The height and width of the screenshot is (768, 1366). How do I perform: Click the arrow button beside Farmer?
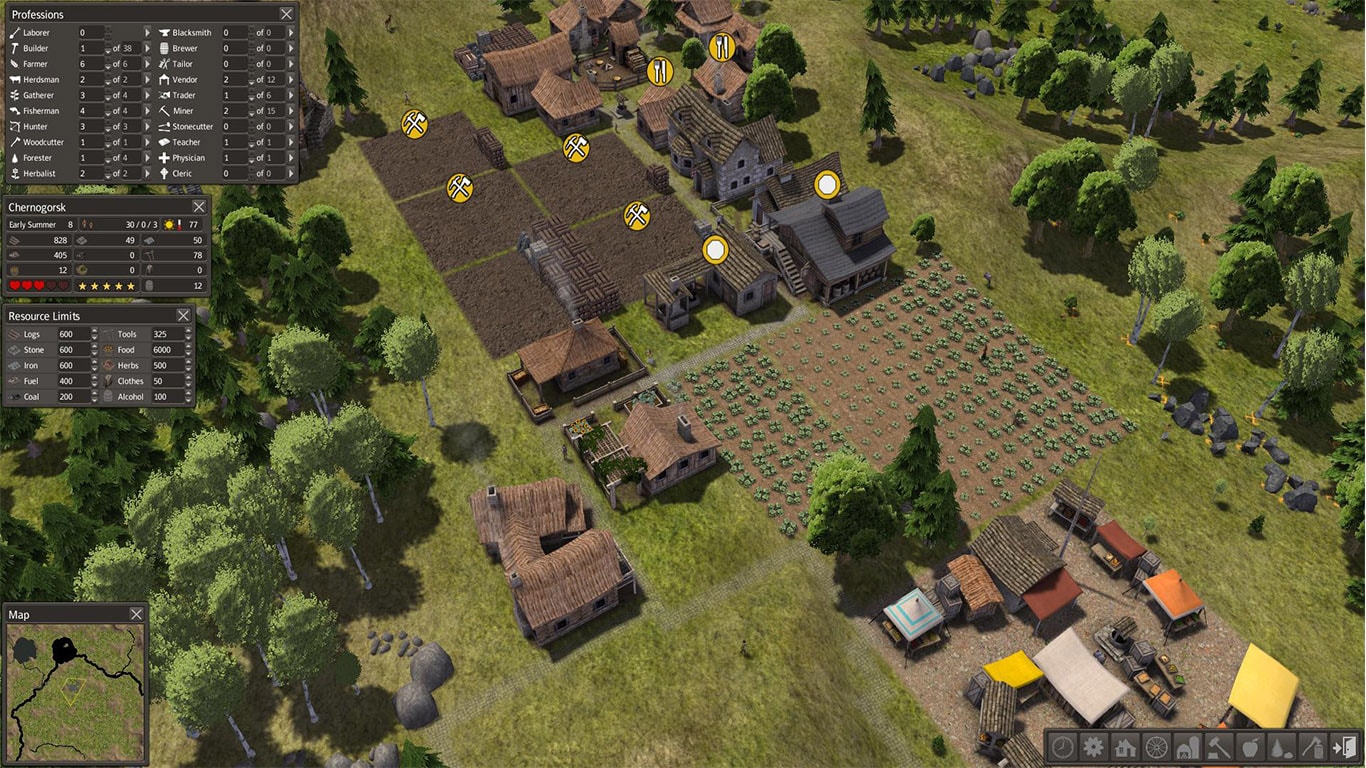(146, 64)
